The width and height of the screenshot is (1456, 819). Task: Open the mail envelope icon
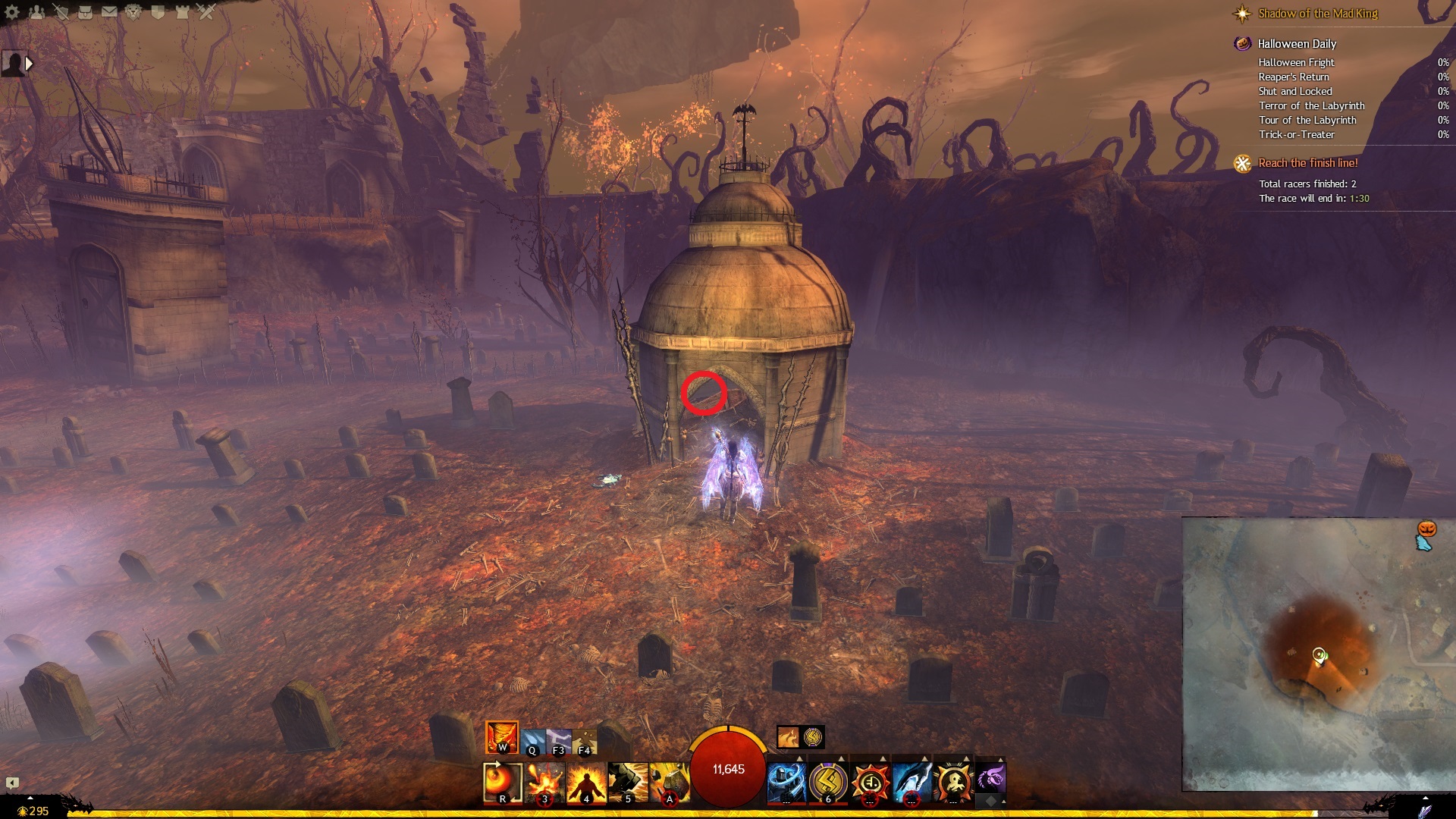pos(109,12)
